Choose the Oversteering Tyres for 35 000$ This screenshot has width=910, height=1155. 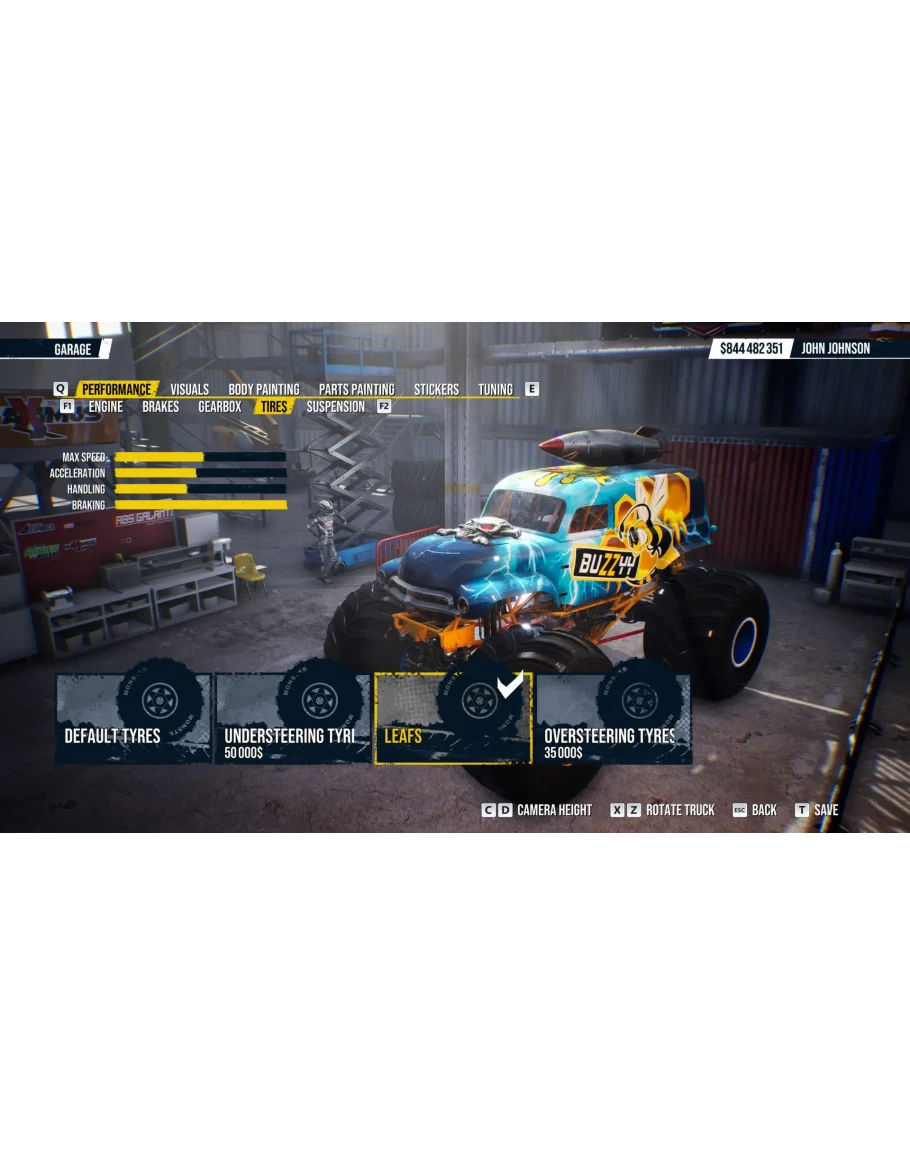coord(612,718)
